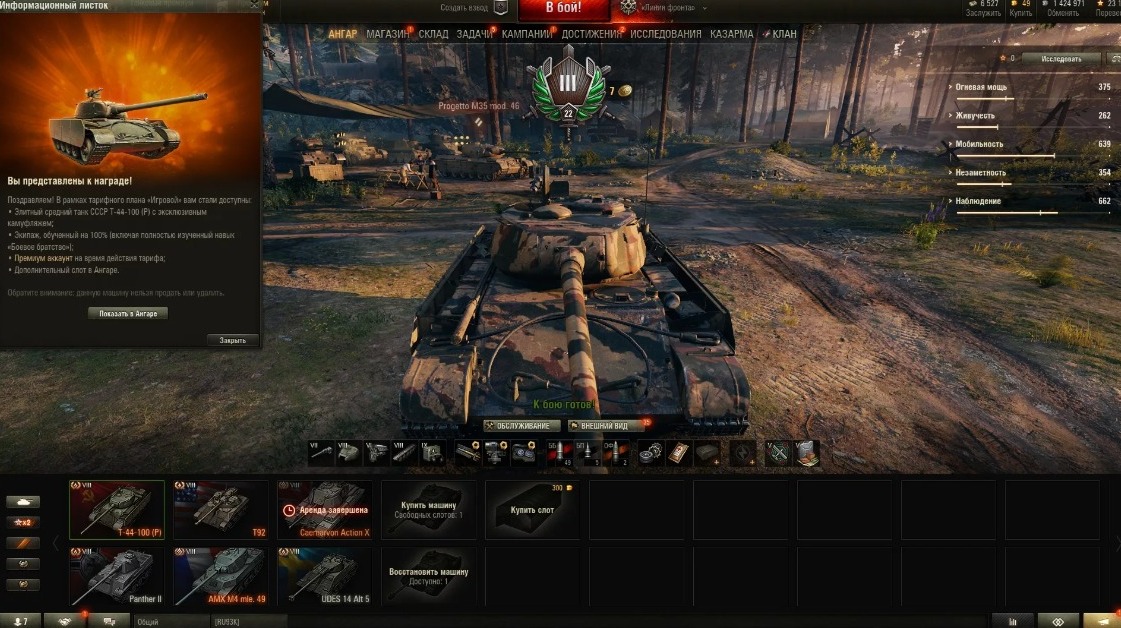Go to the «Кампании» tab
The width and height of the screenshot is (1121, 628).
pos(527,34)
